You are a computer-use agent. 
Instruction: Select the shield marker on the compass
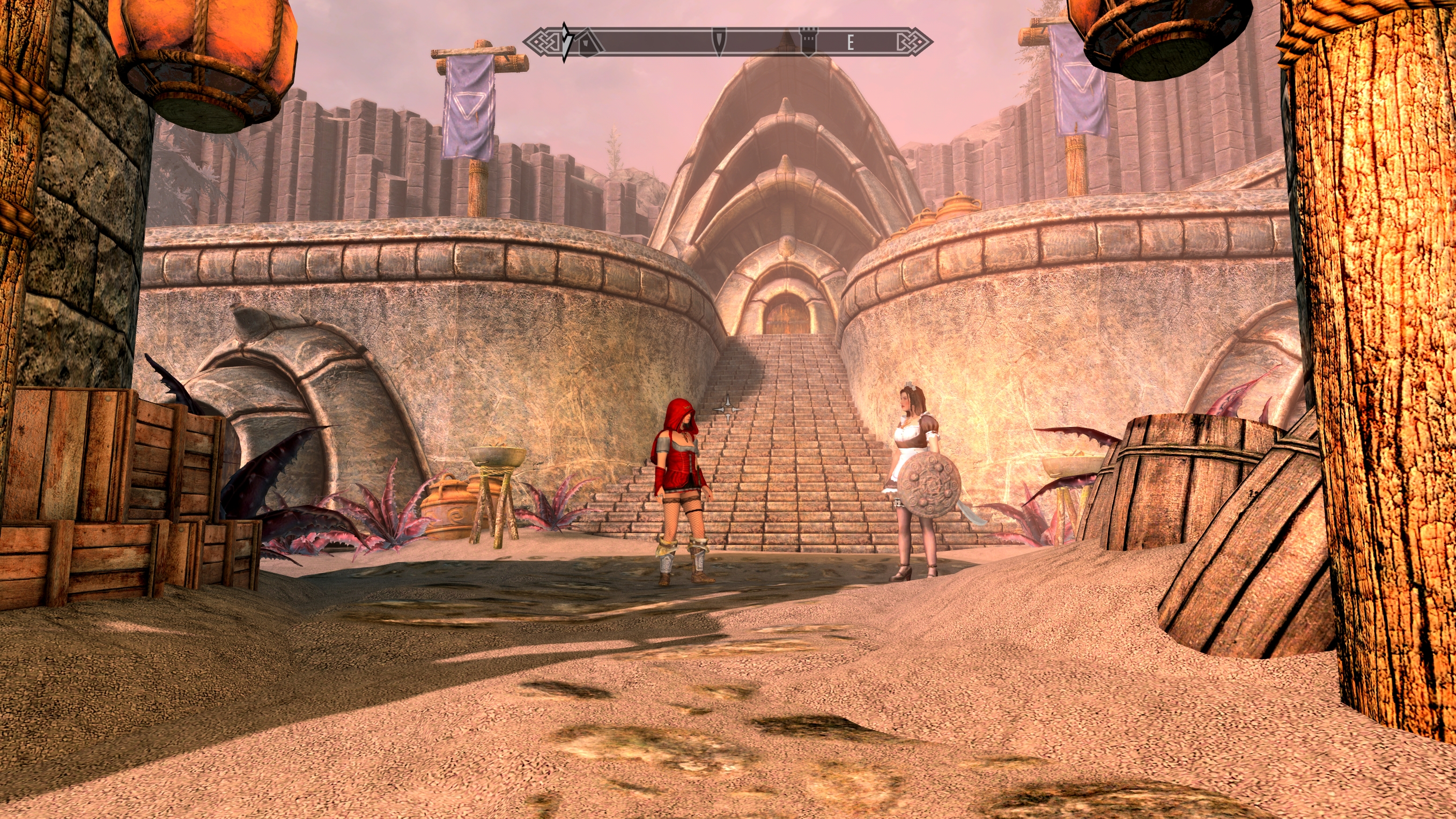719,42
